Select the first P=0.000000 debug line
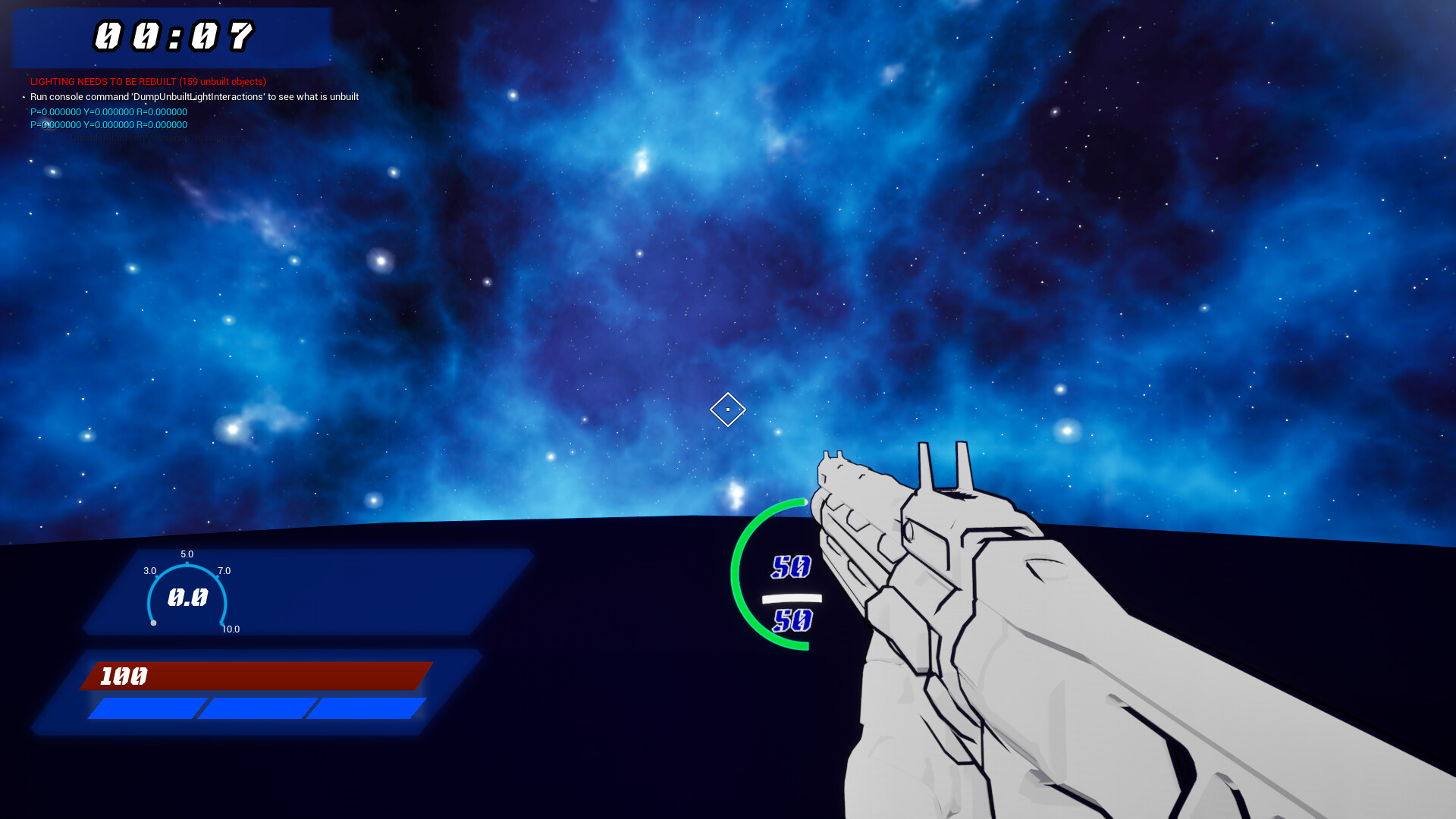This screenshot has width=1456, height=819. tap(108, 111)
